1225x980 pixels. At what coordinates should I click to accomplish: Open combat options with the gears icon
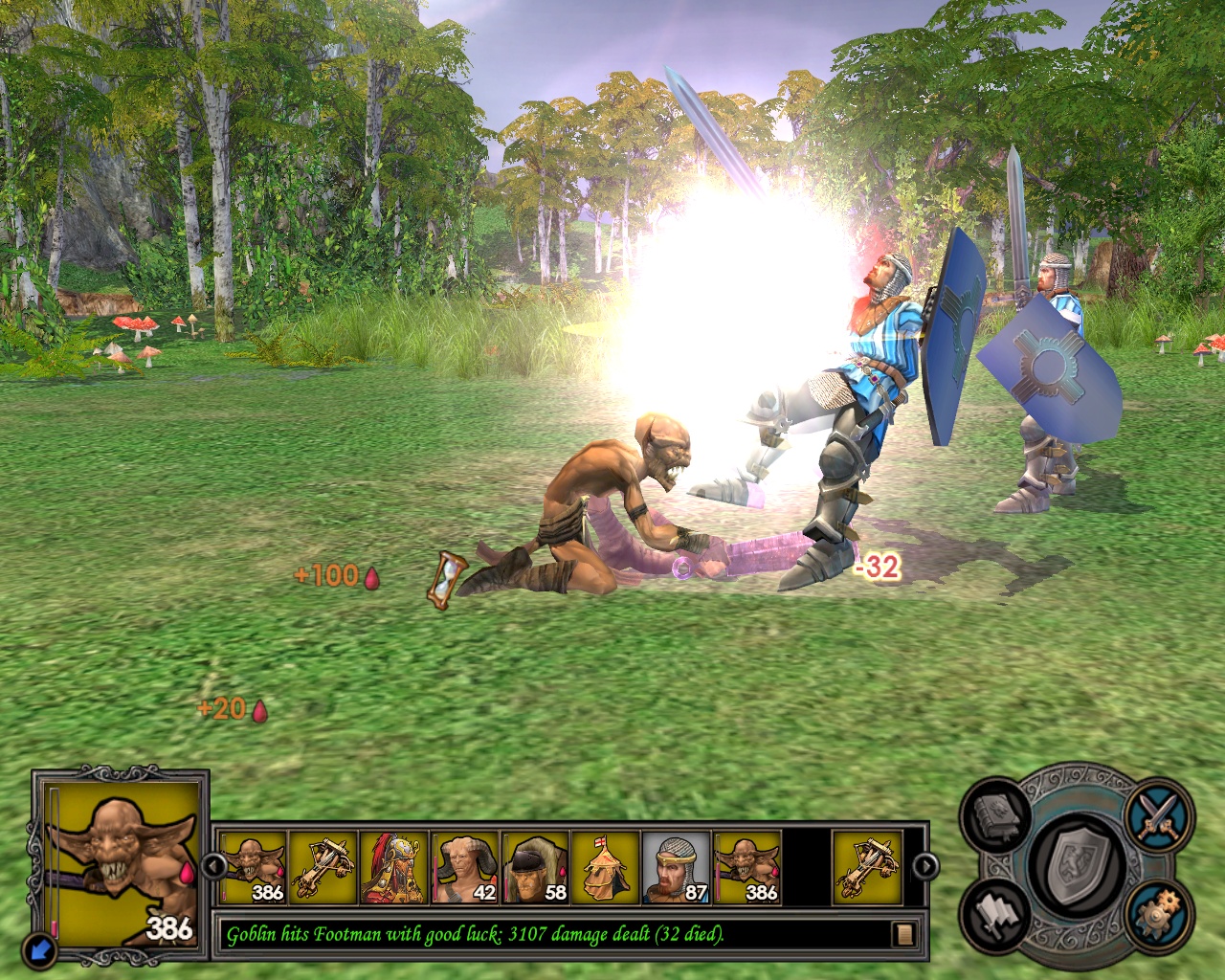(1159, 914)
